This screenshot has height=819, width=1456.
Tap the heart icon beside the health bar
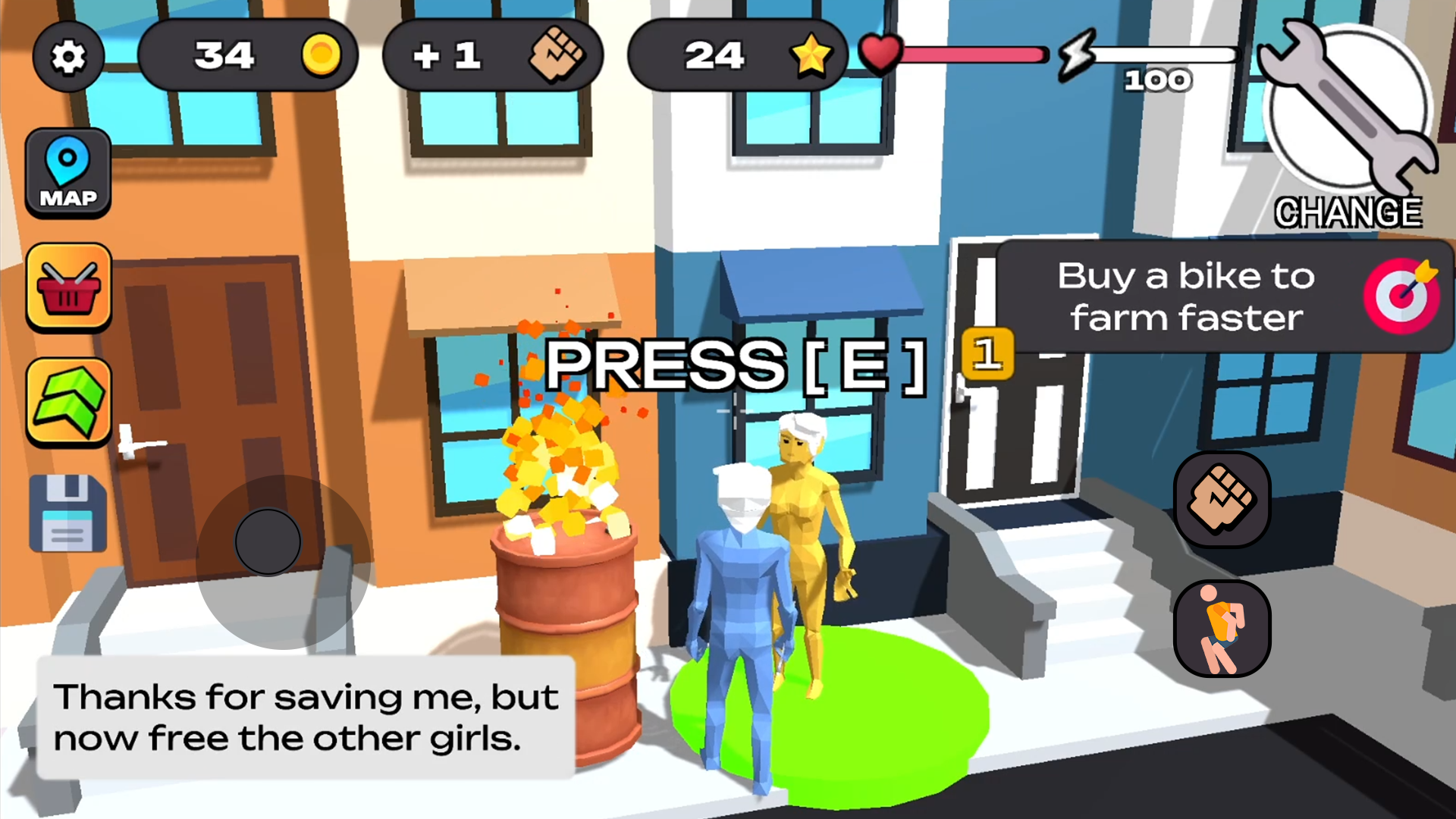880,53
